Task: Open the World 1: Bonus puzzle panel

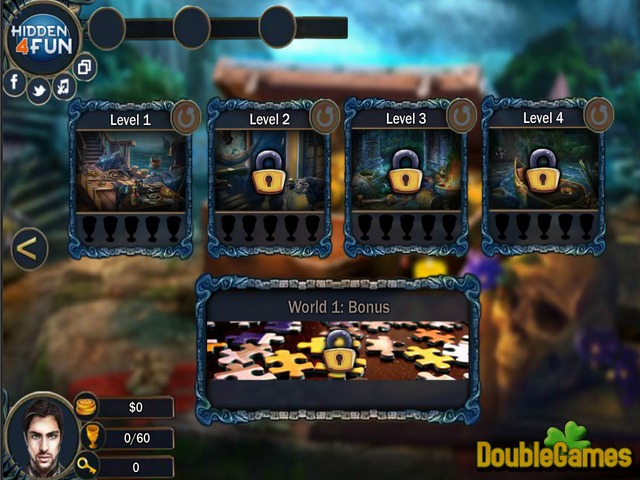Action: click(x=337, y=350)
